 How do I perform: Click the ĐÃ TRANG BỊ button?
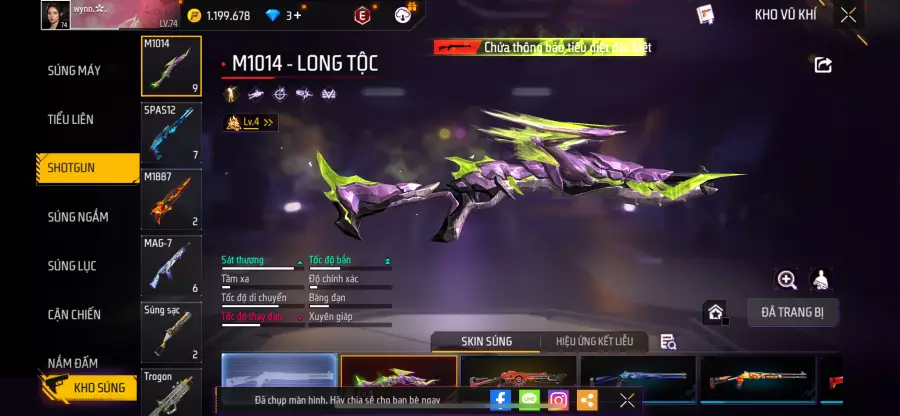click(792, 312)
